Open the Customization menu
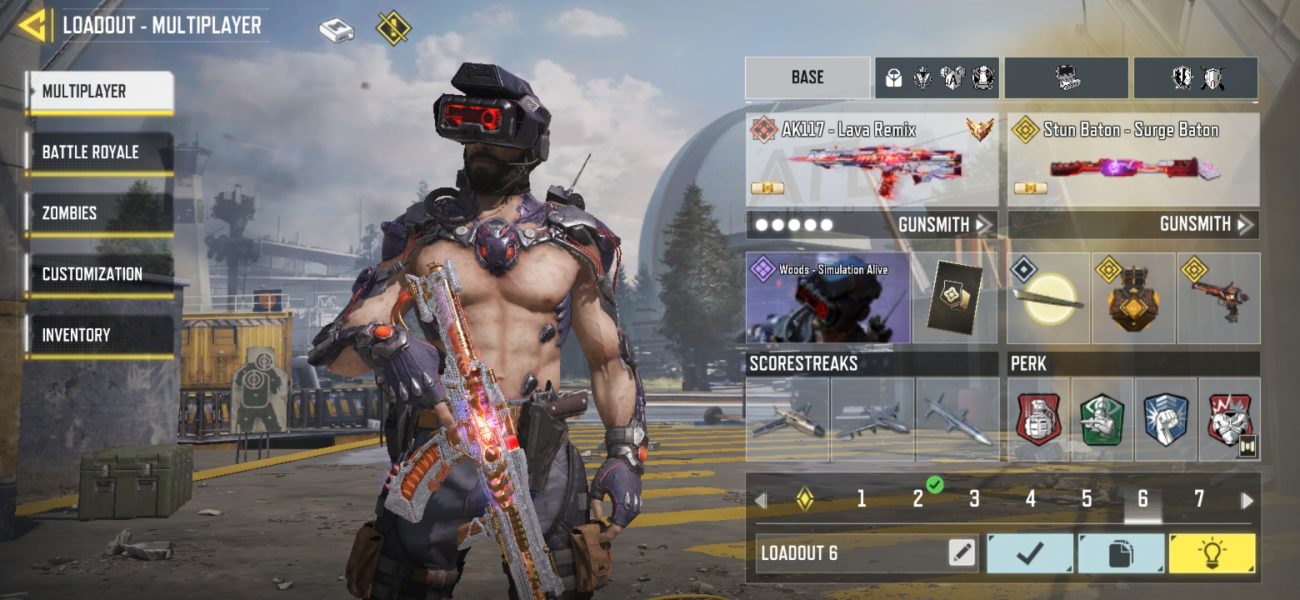 pos(99,275)
